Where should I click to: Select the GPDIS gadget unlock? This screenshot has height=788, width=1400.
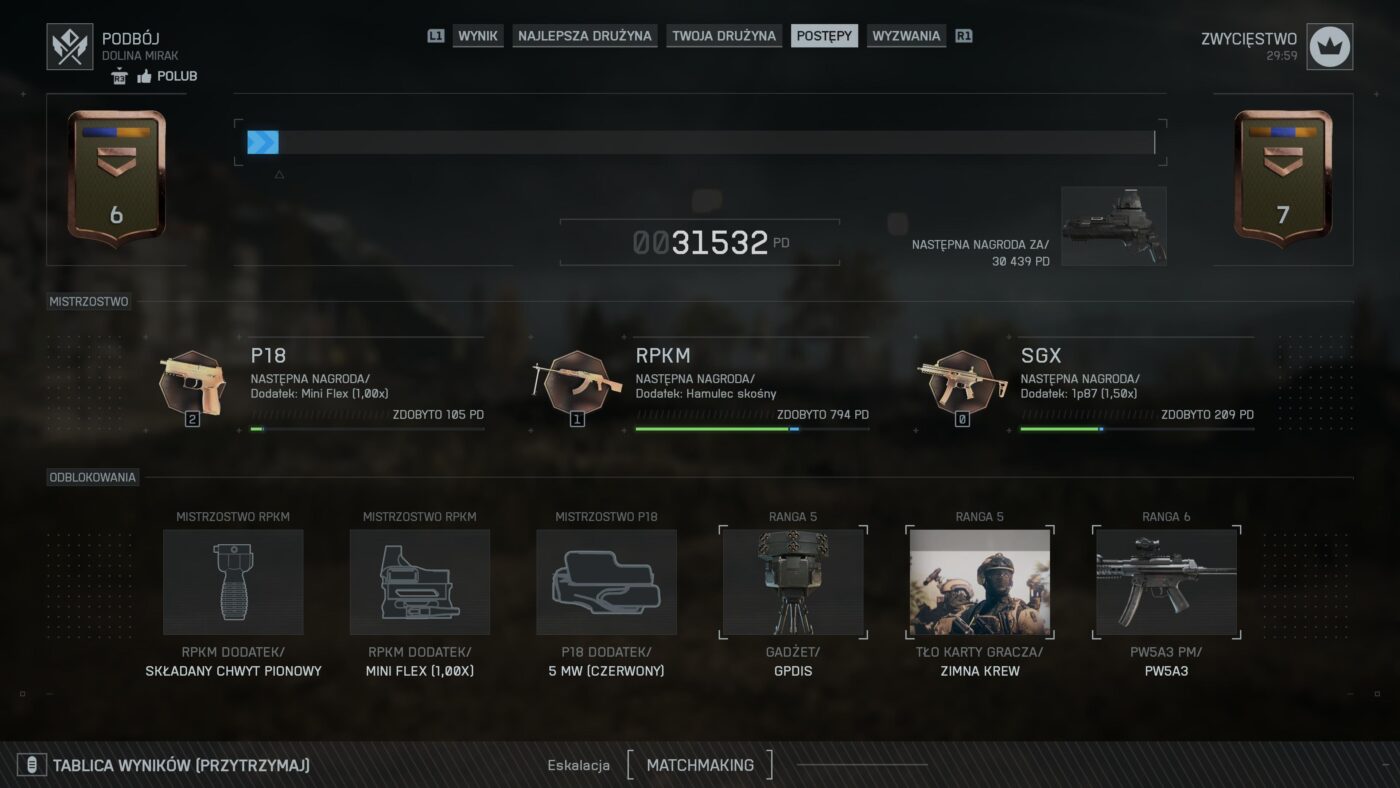coord(793,582)
